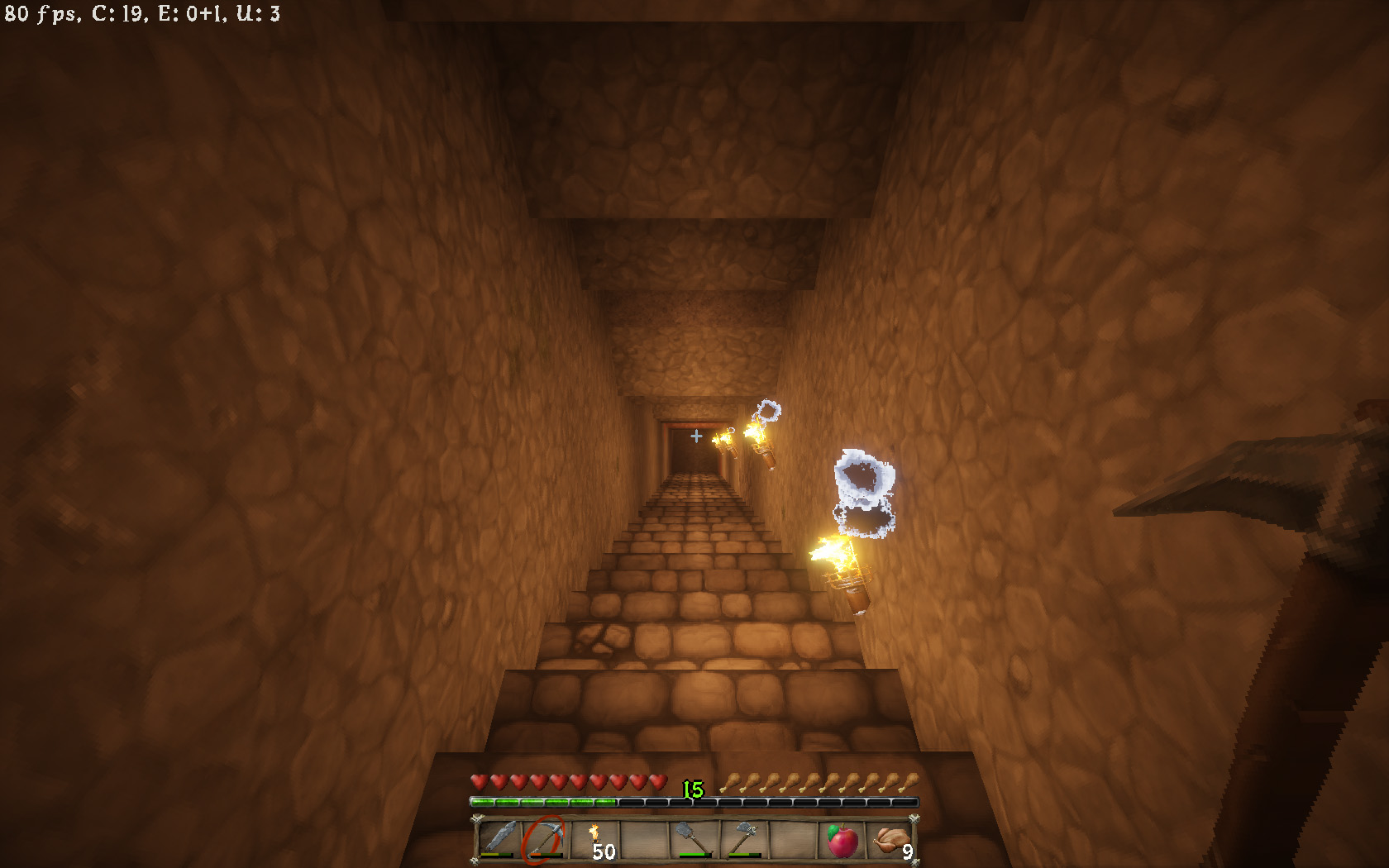
Task: Select the red apple slot
Action: click(x=842, y=840)
